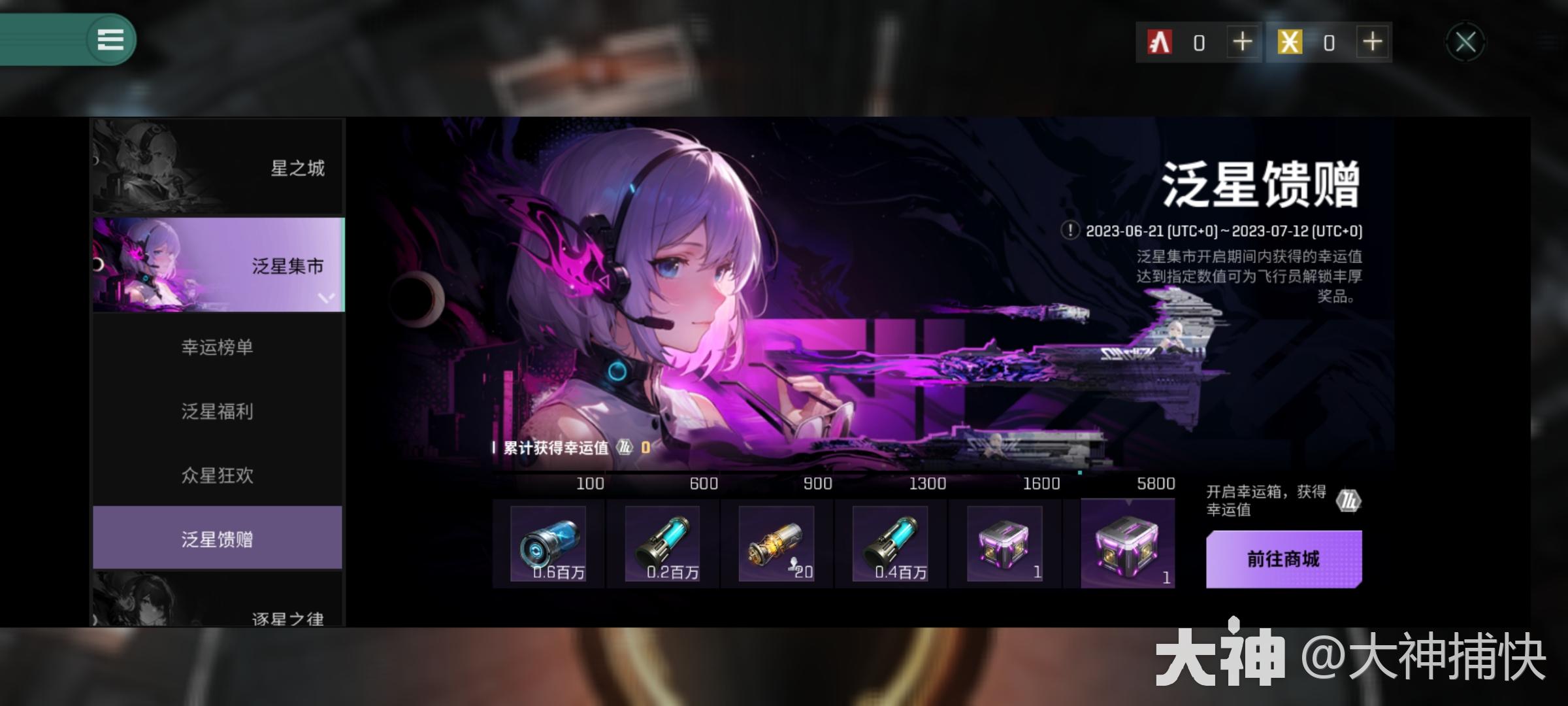Image resolution: width=1568 pixels, height=706 pixels.
Task: Collapse the 泛星集市 dropdown arrow
Action: coord(326,298)
